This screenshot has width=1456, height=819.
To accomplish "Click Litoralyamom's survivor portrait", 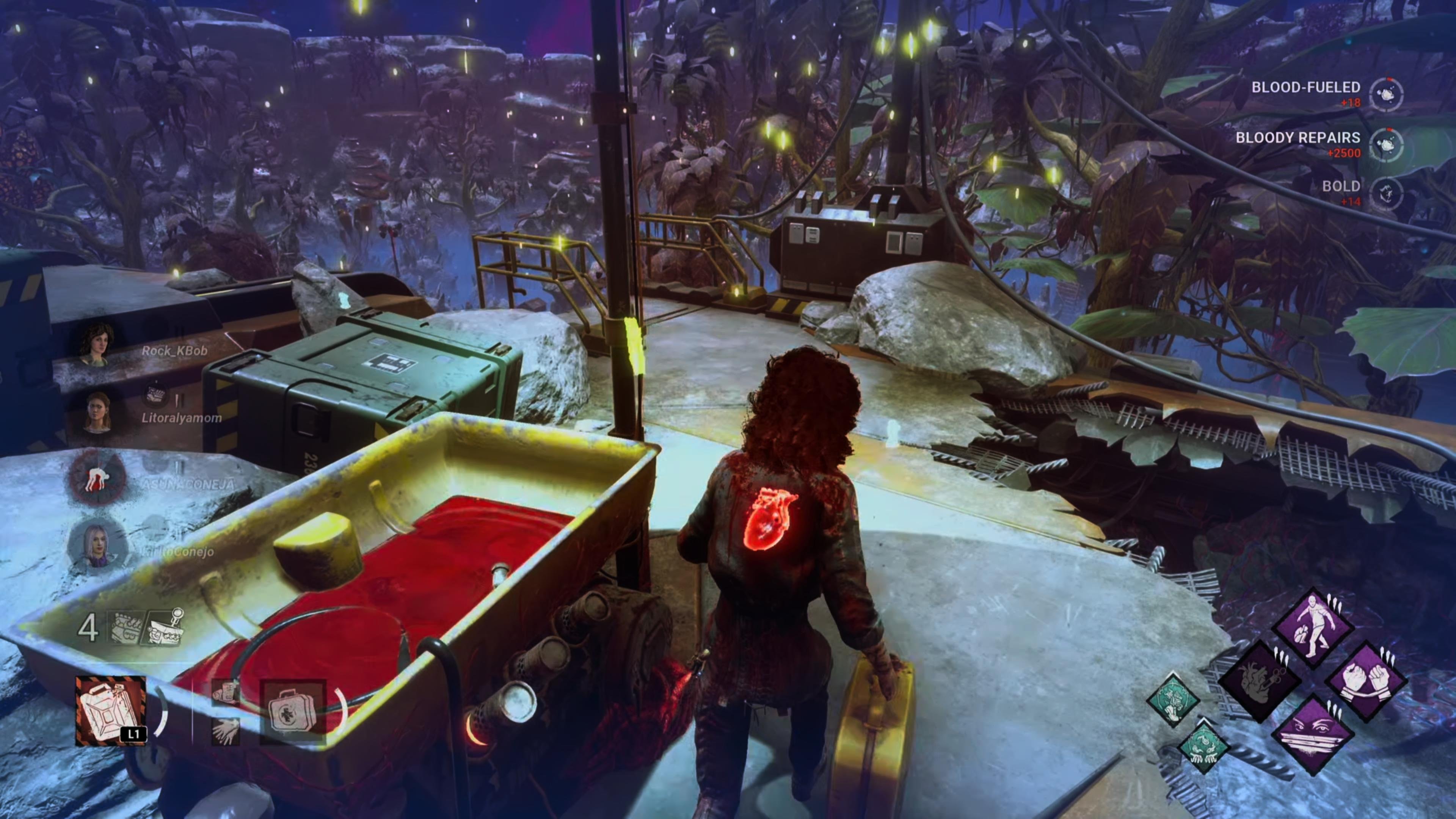I will tap(97, 413).
